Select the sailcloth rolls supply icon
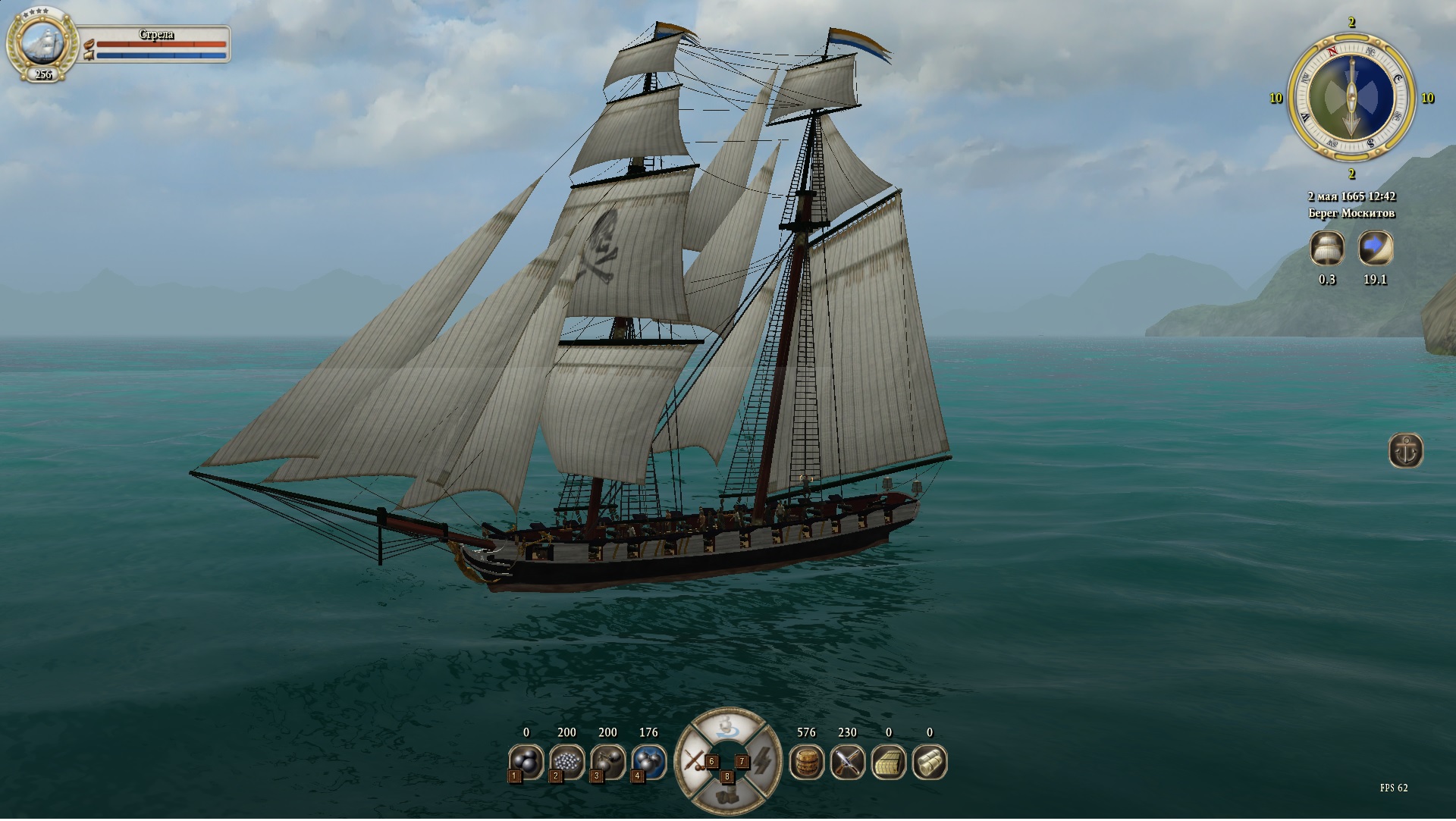 [929, 762]
